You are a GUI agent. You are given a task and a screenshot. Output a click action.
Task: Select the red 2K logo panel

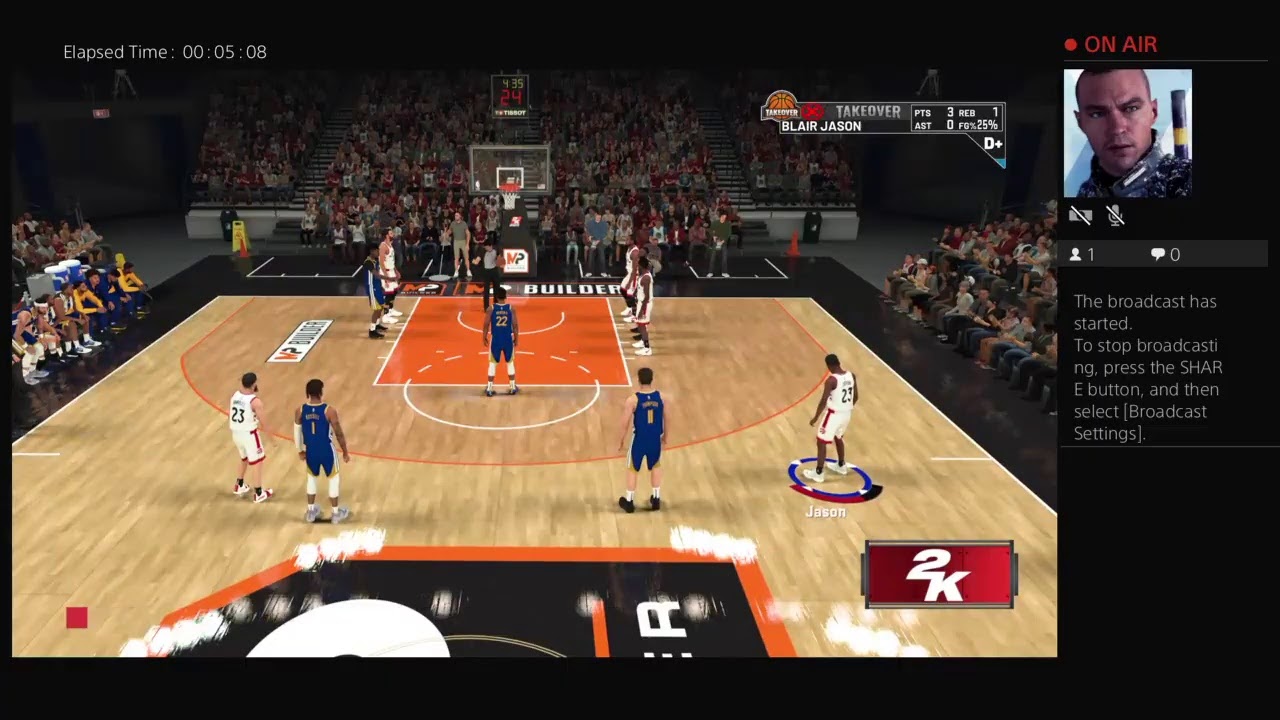[939, 575]
